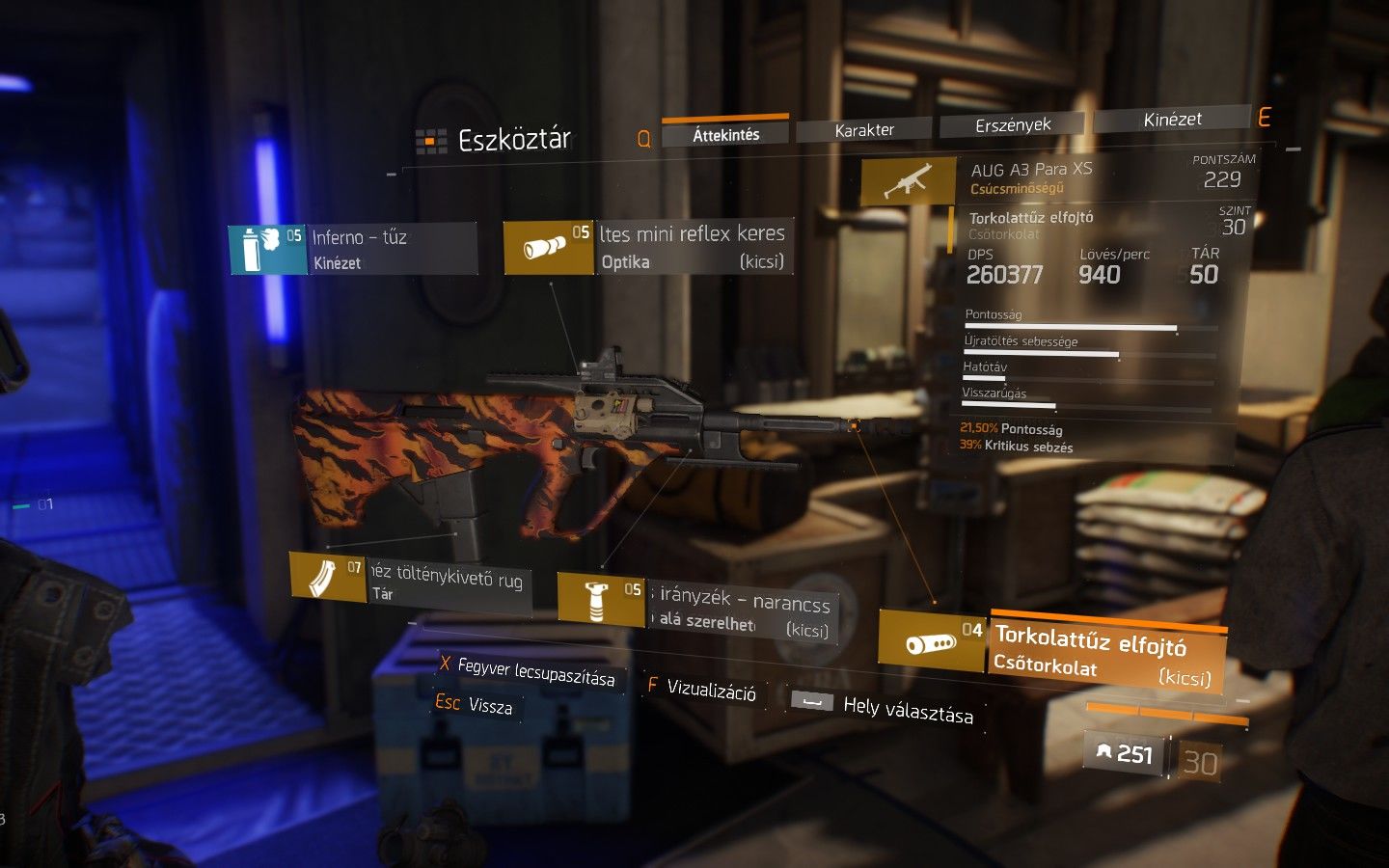This screenshot has height=868, width=1389.
Task: Select the Inferno – tűz weapon skin slot
Action: [x=353, y=249]
